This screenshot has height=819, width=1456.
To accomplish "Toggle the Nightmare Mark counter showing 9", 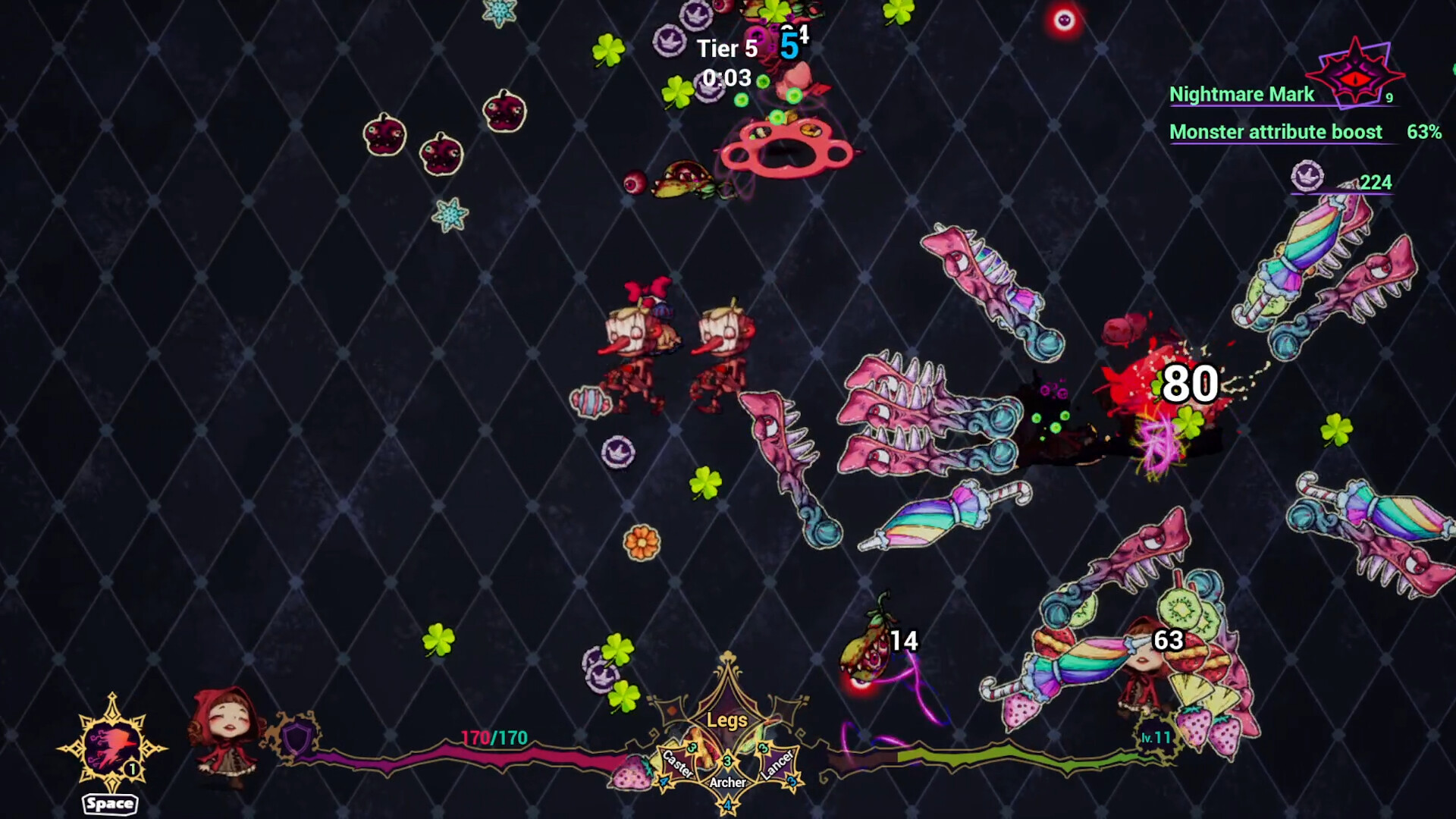I will pyautogui.click(x=1389, y=97).
